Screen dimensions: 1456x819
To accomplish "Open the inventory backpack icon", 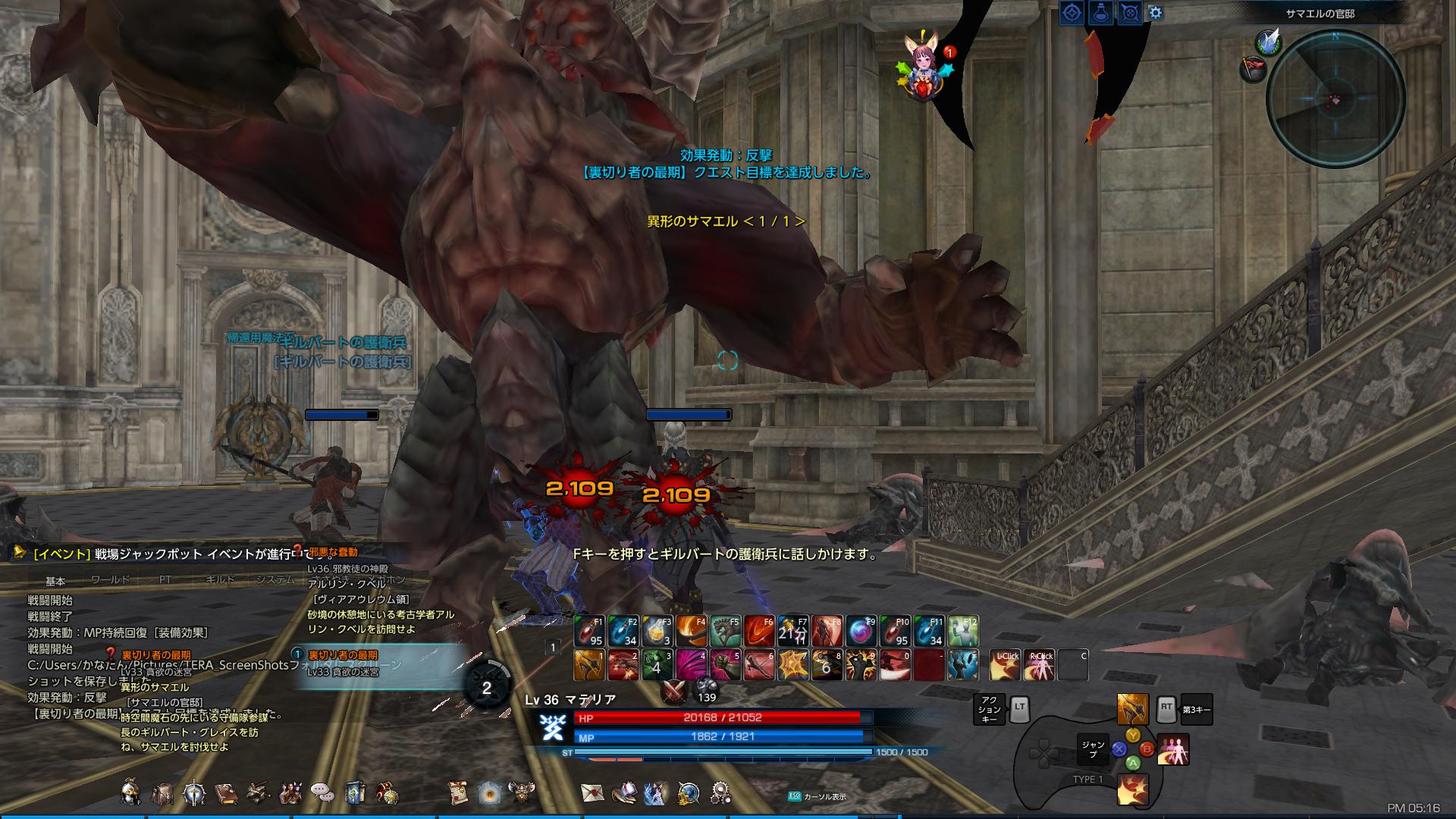I will coord(162,792).
